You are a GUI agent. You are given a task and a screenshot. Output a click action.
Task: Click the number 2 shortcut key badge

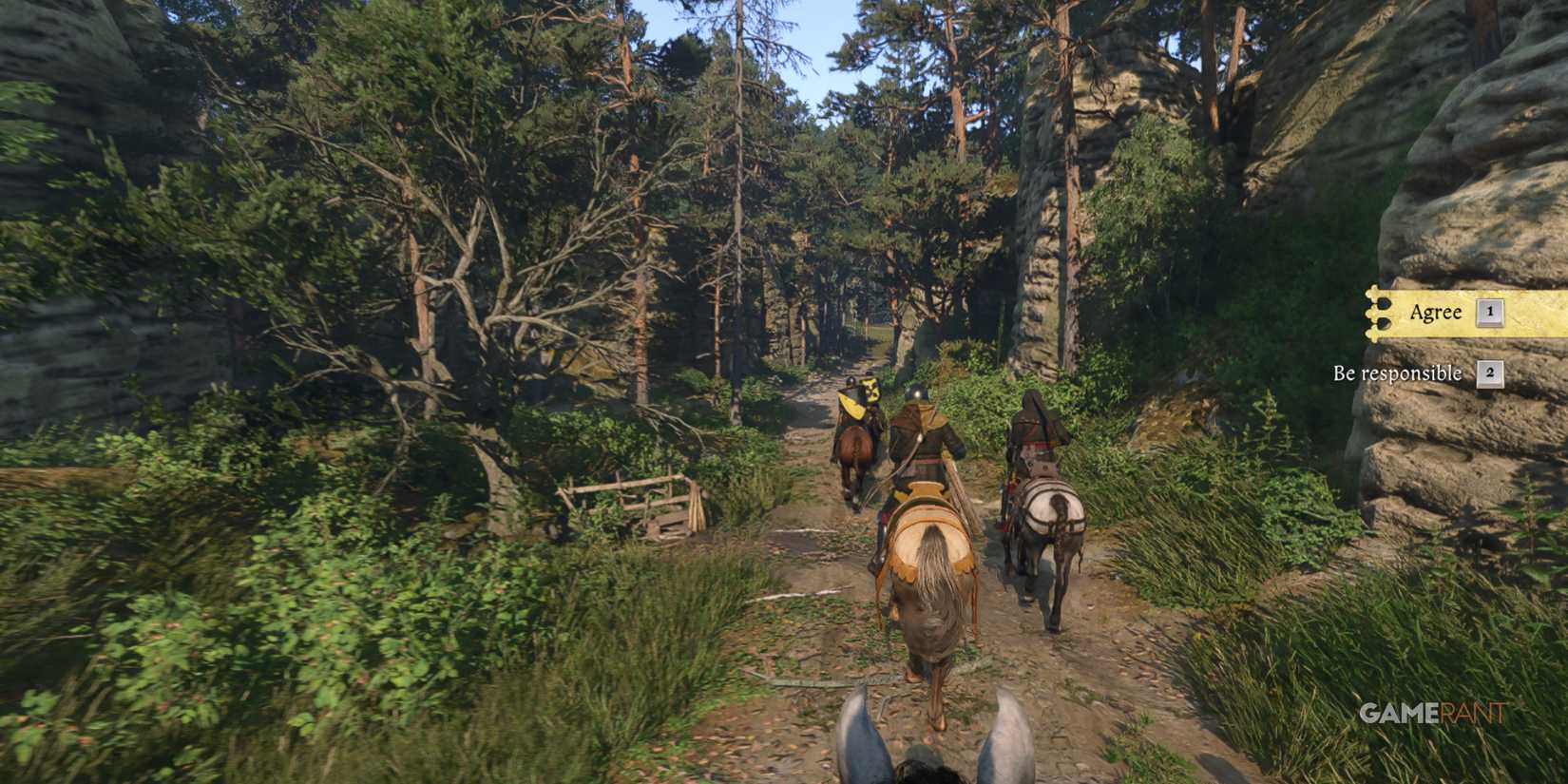(1492, 373)
